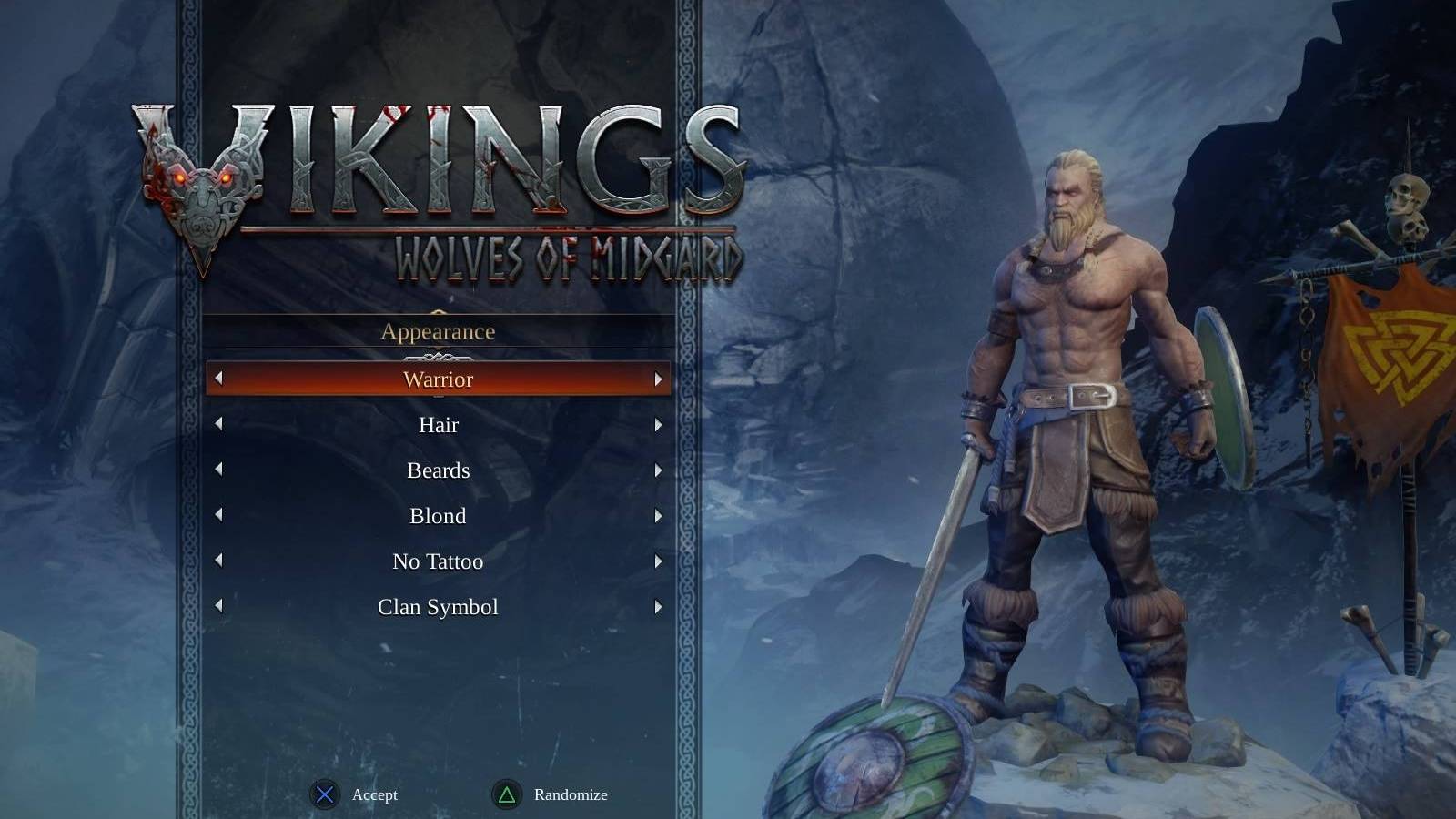Open the previous Beards option
Screen dimensions: 1456x819
point(218,470)
